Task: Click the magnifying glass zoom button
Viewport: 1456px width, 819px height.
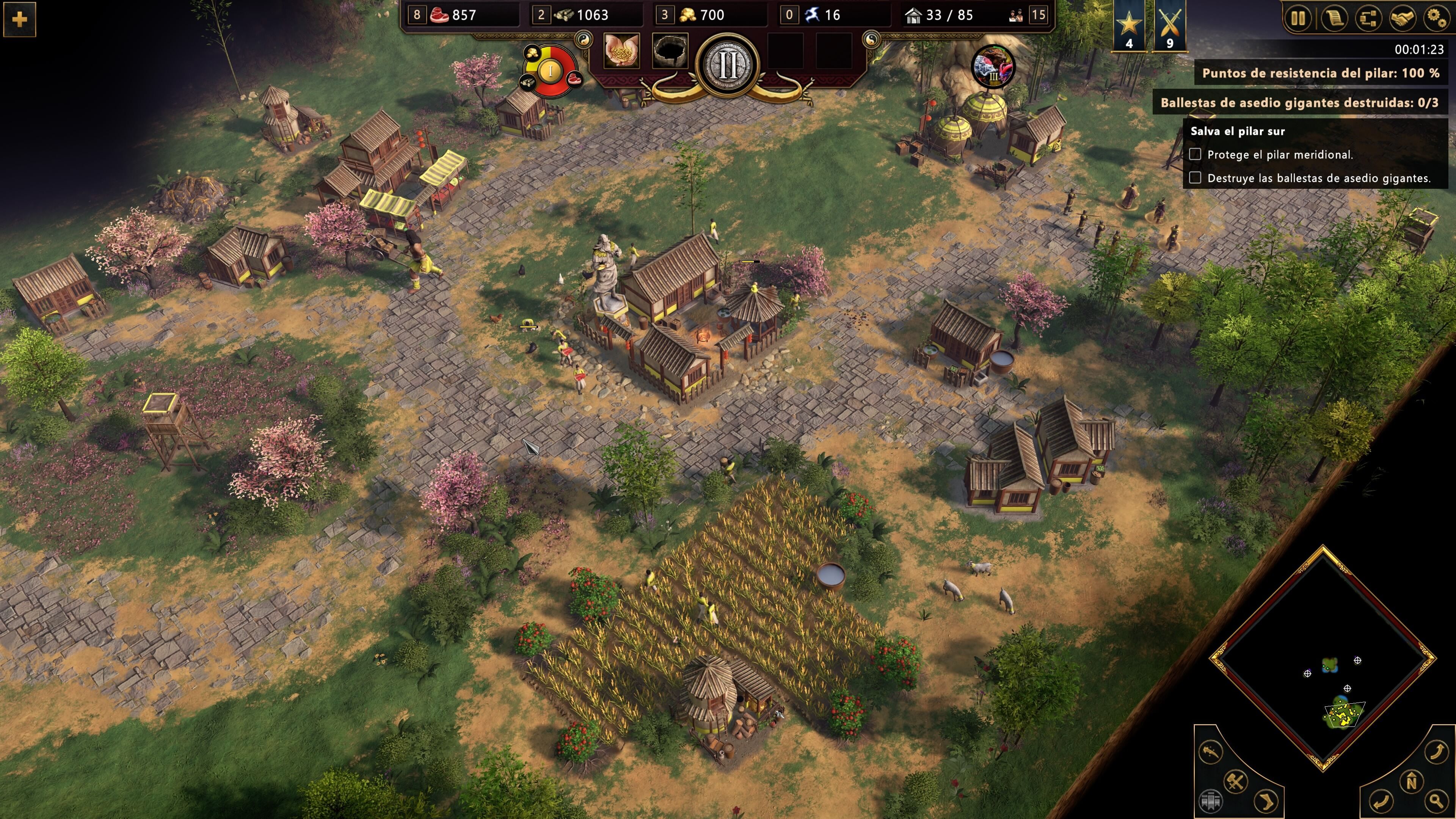Action: click(1437, 800)
